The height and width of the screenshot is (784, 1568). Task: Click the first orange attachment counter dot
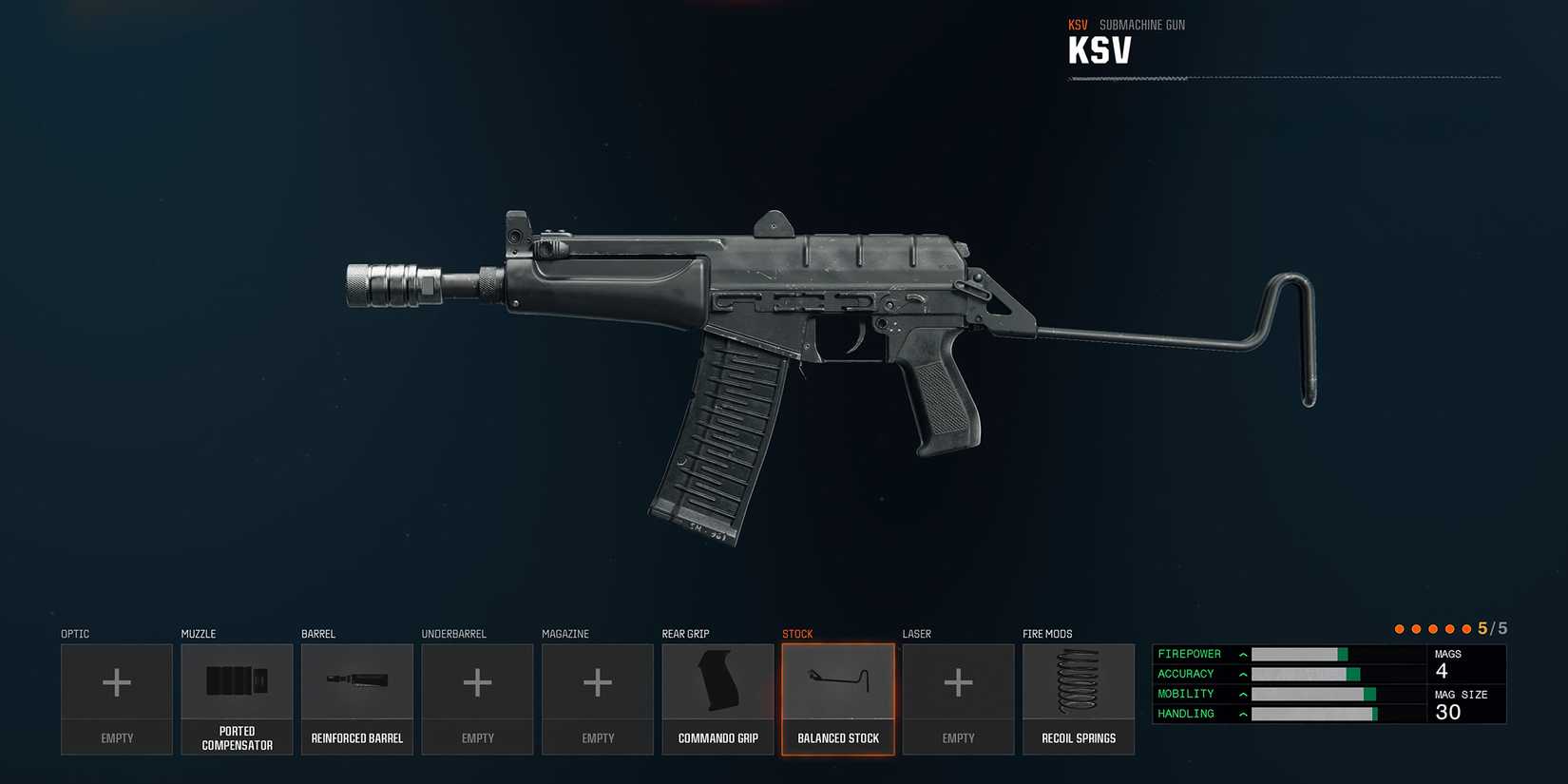[x=1399, y=628]
